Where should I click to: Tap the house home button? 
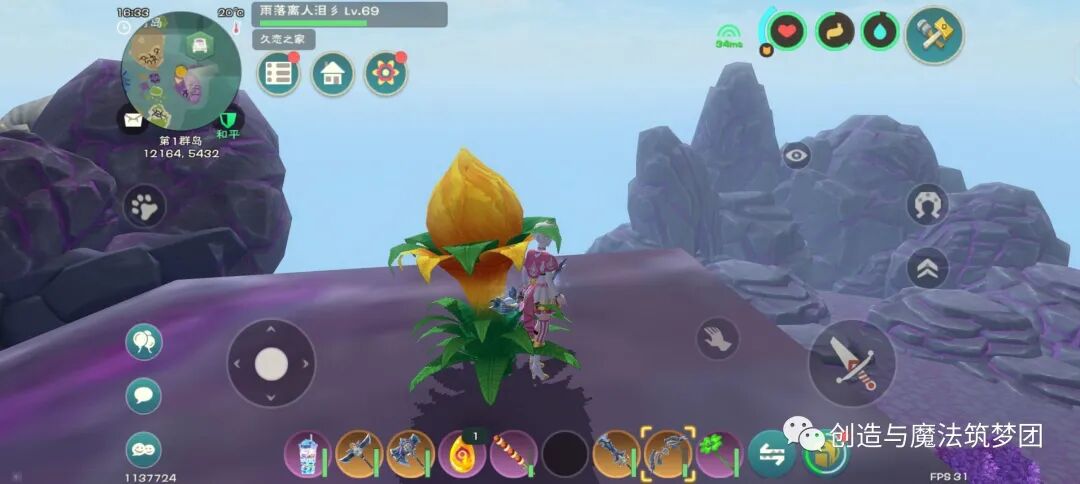click(332, 73)
